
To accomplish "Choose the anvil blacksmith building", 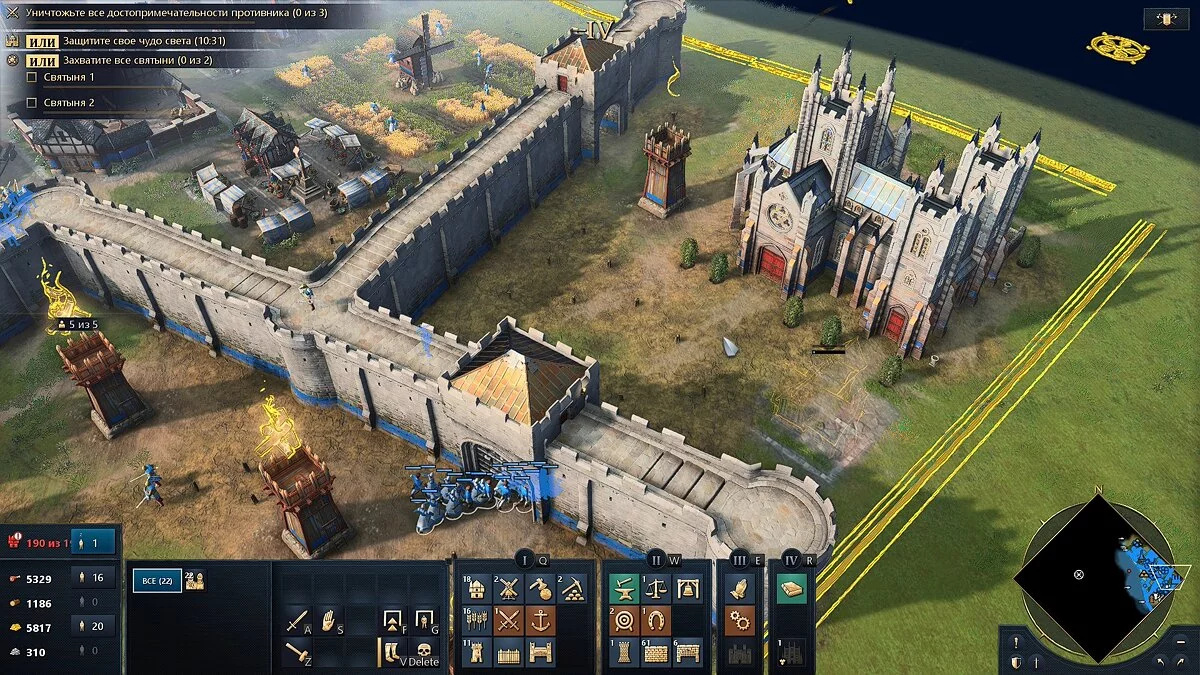I will click(624, 588).
